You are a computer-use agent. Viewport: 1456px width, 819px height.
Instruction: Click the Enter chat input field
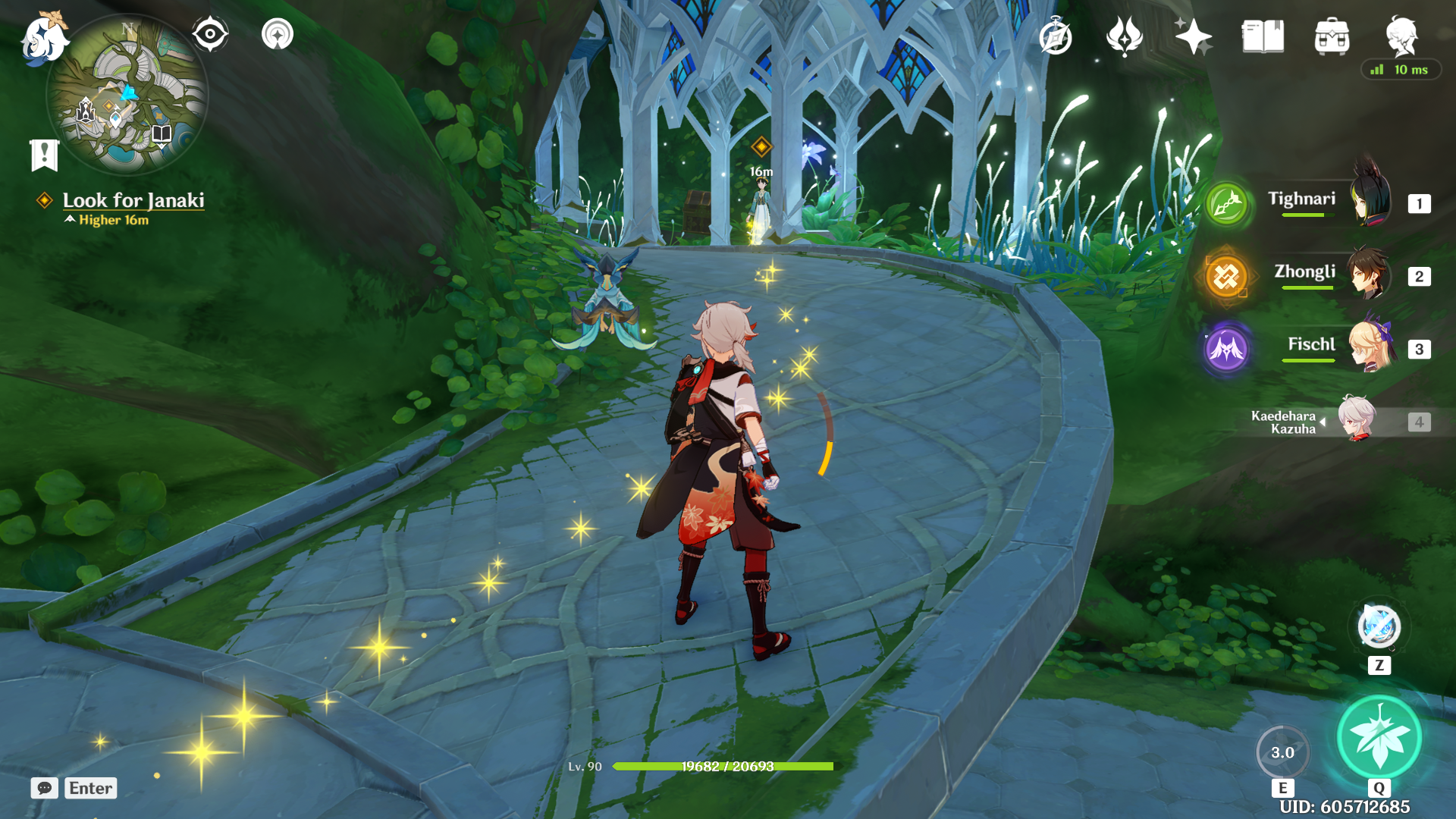pos(90,788)
